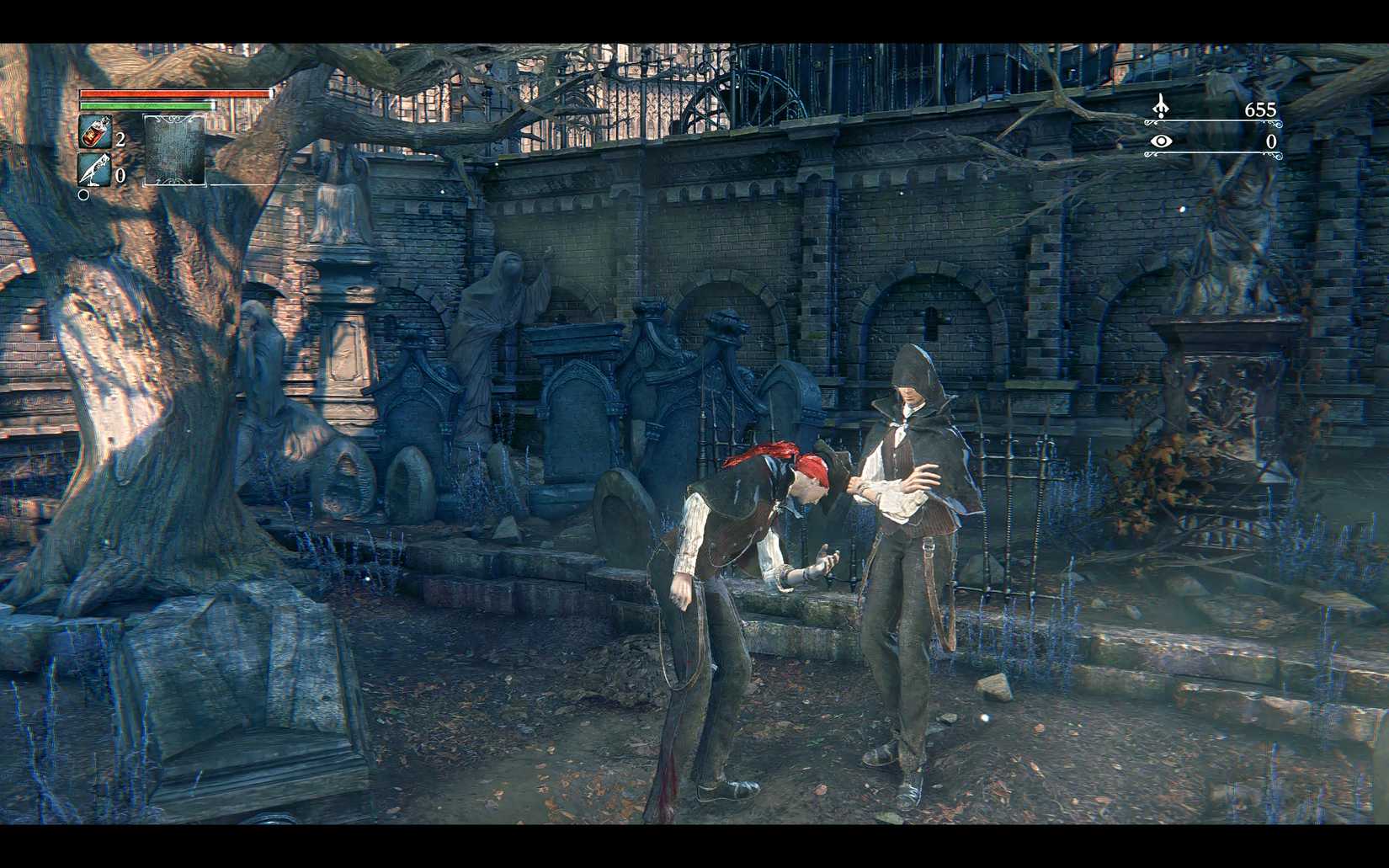The height and width of the screenshot is (868, 1389).
Task: Click the empty quick item frame
Action: pos(175,150)
